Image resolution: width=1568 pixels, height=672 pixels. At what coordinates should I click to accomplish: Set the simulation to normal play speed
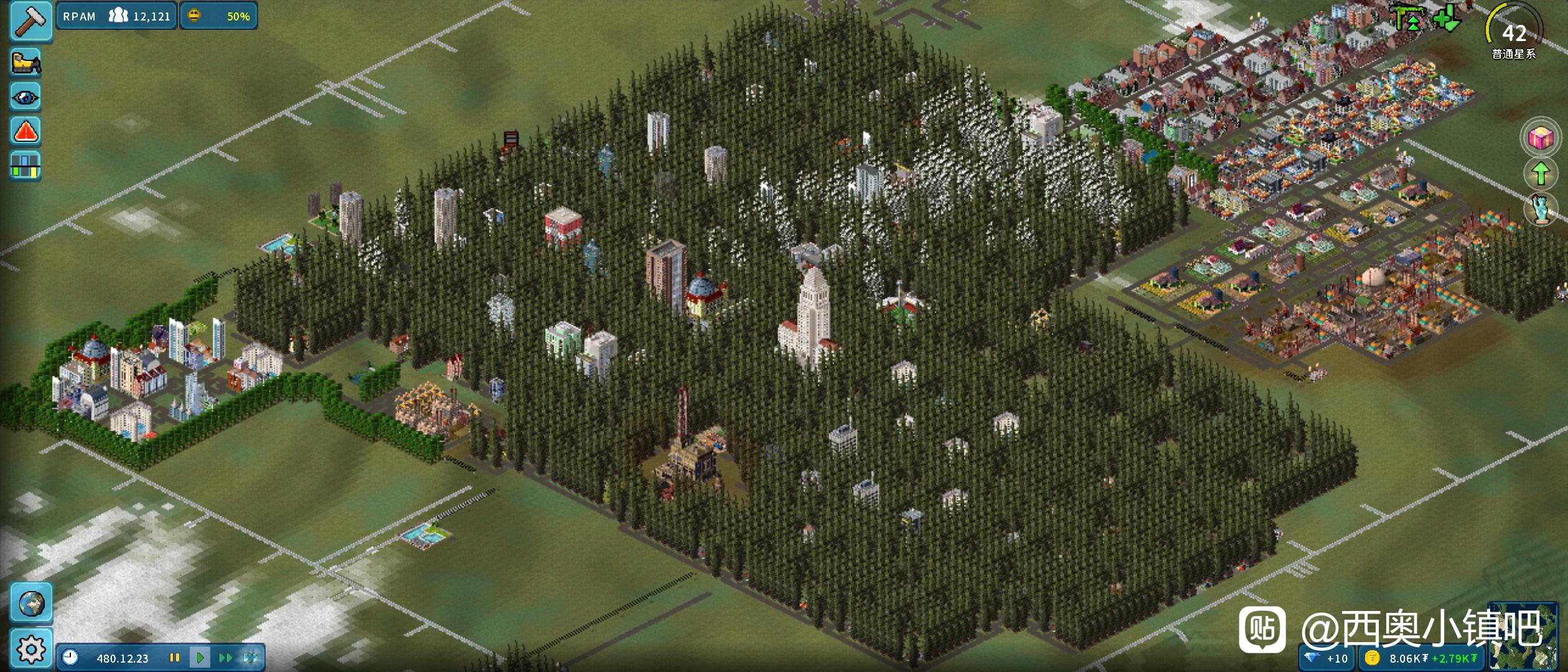pos(200,658)
